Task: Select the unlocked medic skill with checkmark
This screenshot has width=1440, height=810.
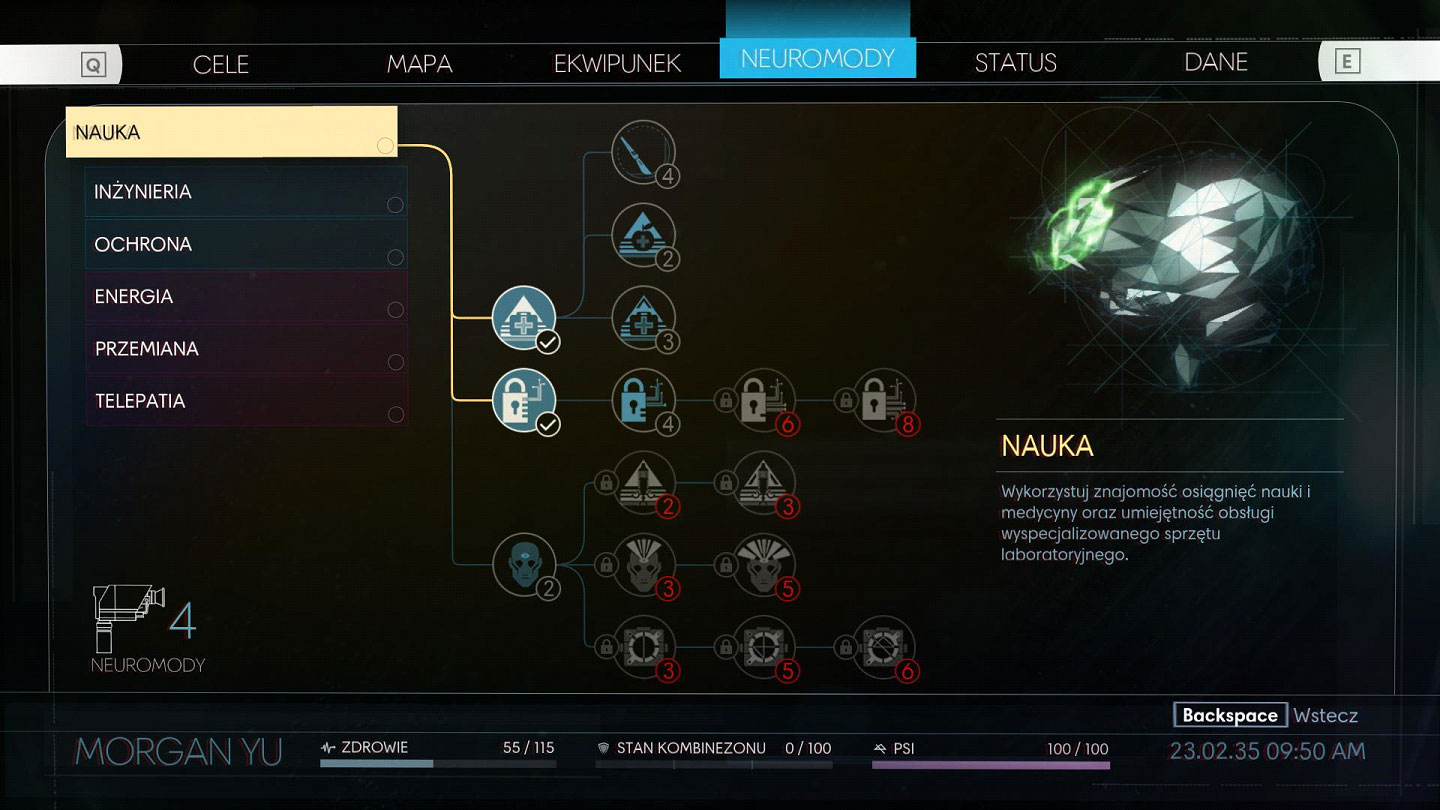Action: click(524, 318)
